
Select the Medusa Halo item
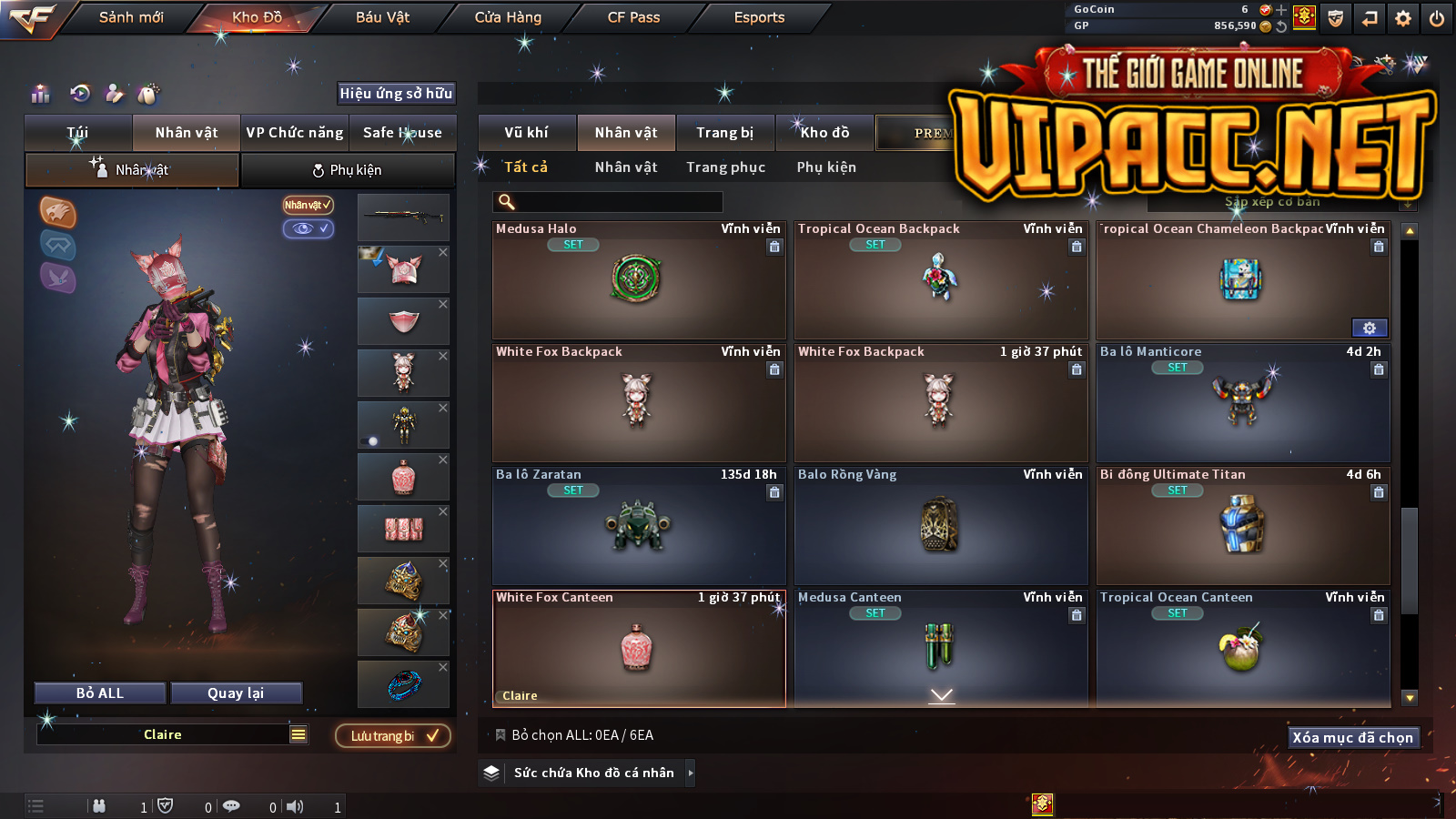coord(638,280)
